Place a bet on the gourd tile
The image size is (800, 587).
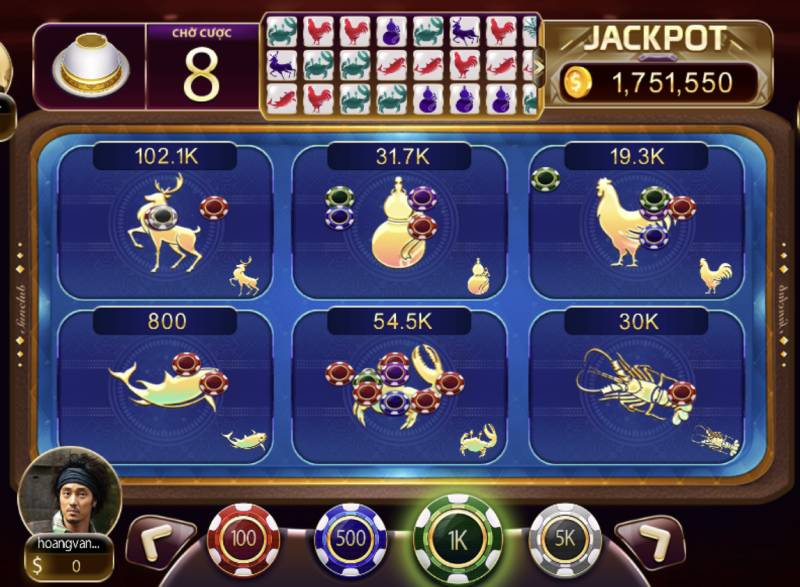point(399,225)
